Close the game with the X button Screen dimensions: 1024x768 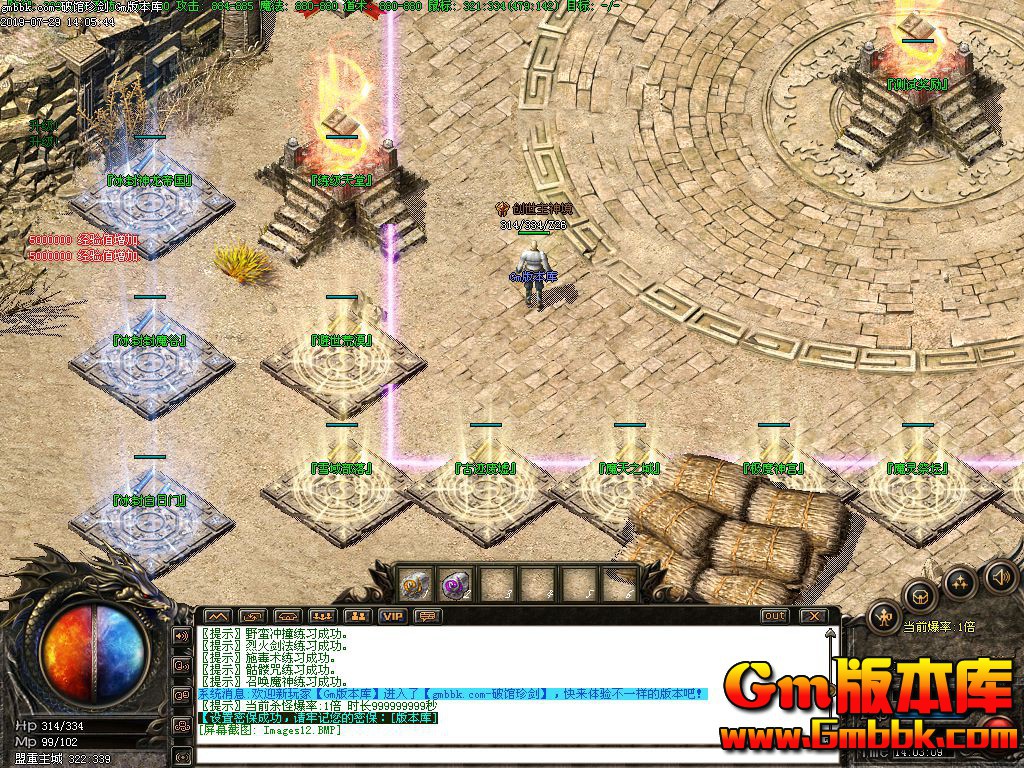[814, 616]
